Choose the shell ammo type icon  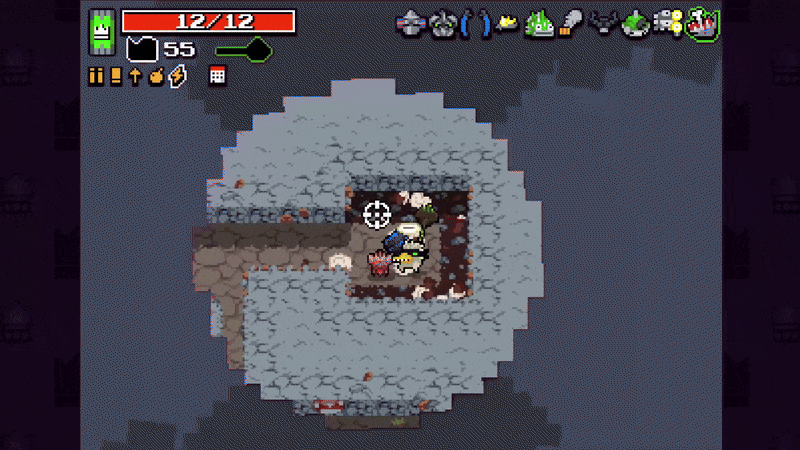pos(116,76)
